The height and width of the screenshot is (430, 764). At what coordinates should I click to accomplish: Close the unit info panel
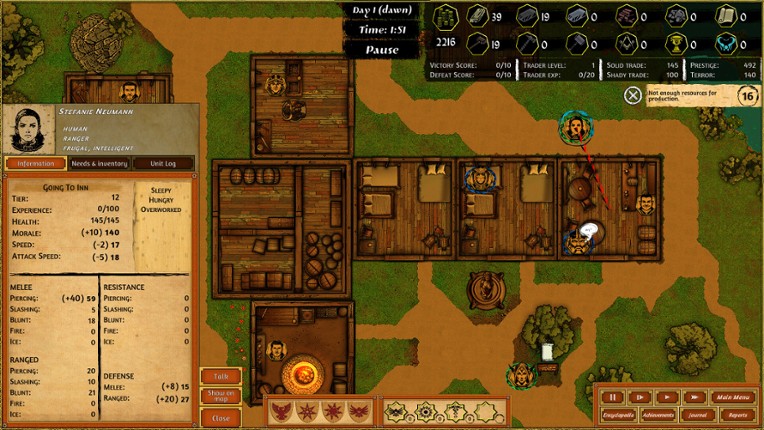(x=221, y=417)
